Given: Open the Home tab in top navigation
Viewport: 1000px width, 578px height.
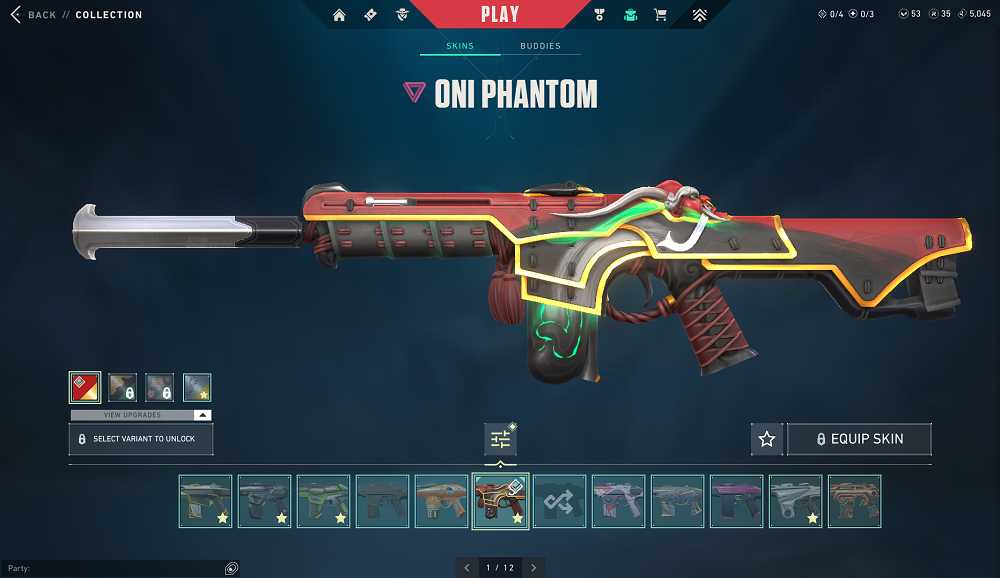Looking at the screenshot, I should tap(339, 15).
